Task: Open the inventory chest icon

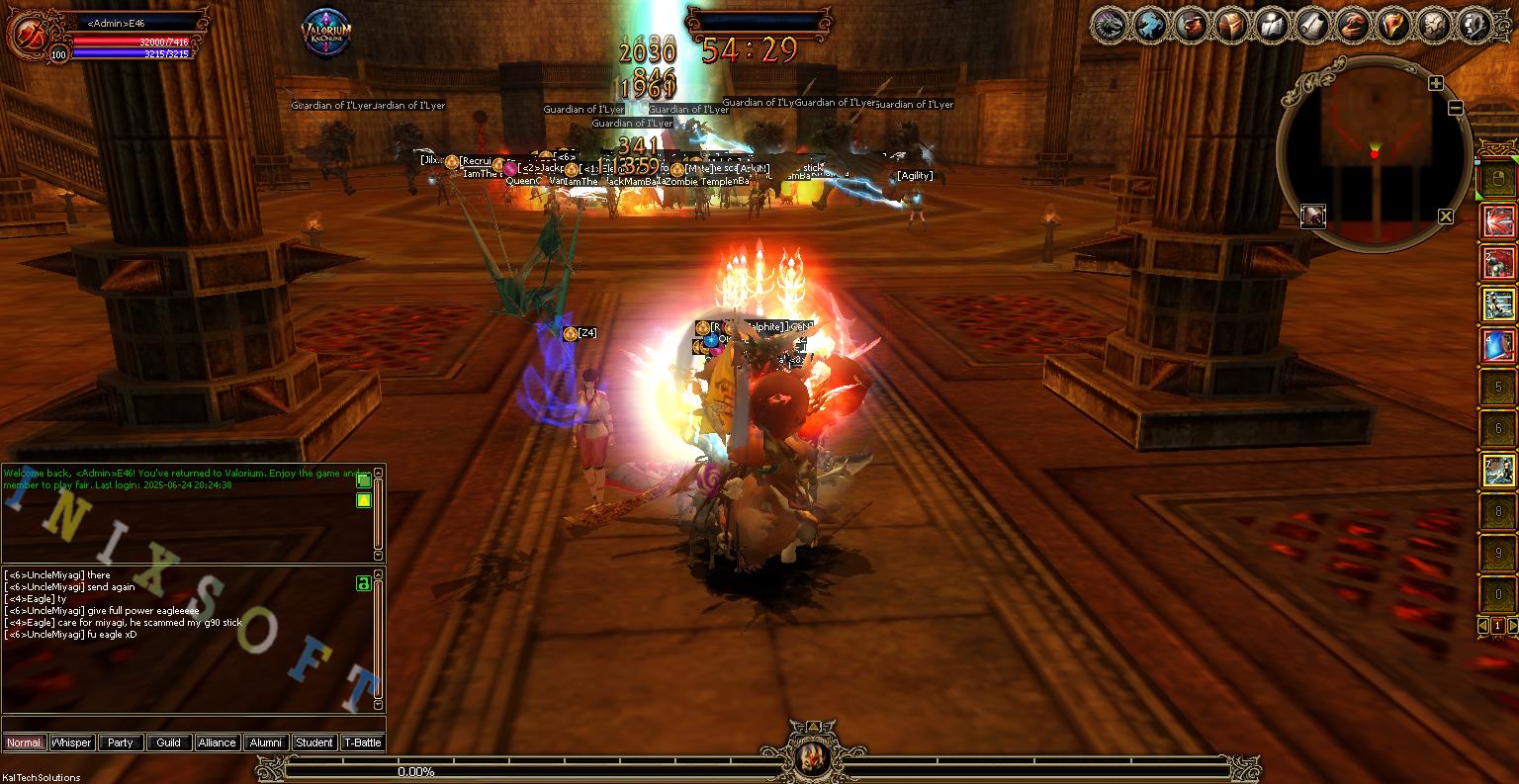Action: (x=1234, y=27)
